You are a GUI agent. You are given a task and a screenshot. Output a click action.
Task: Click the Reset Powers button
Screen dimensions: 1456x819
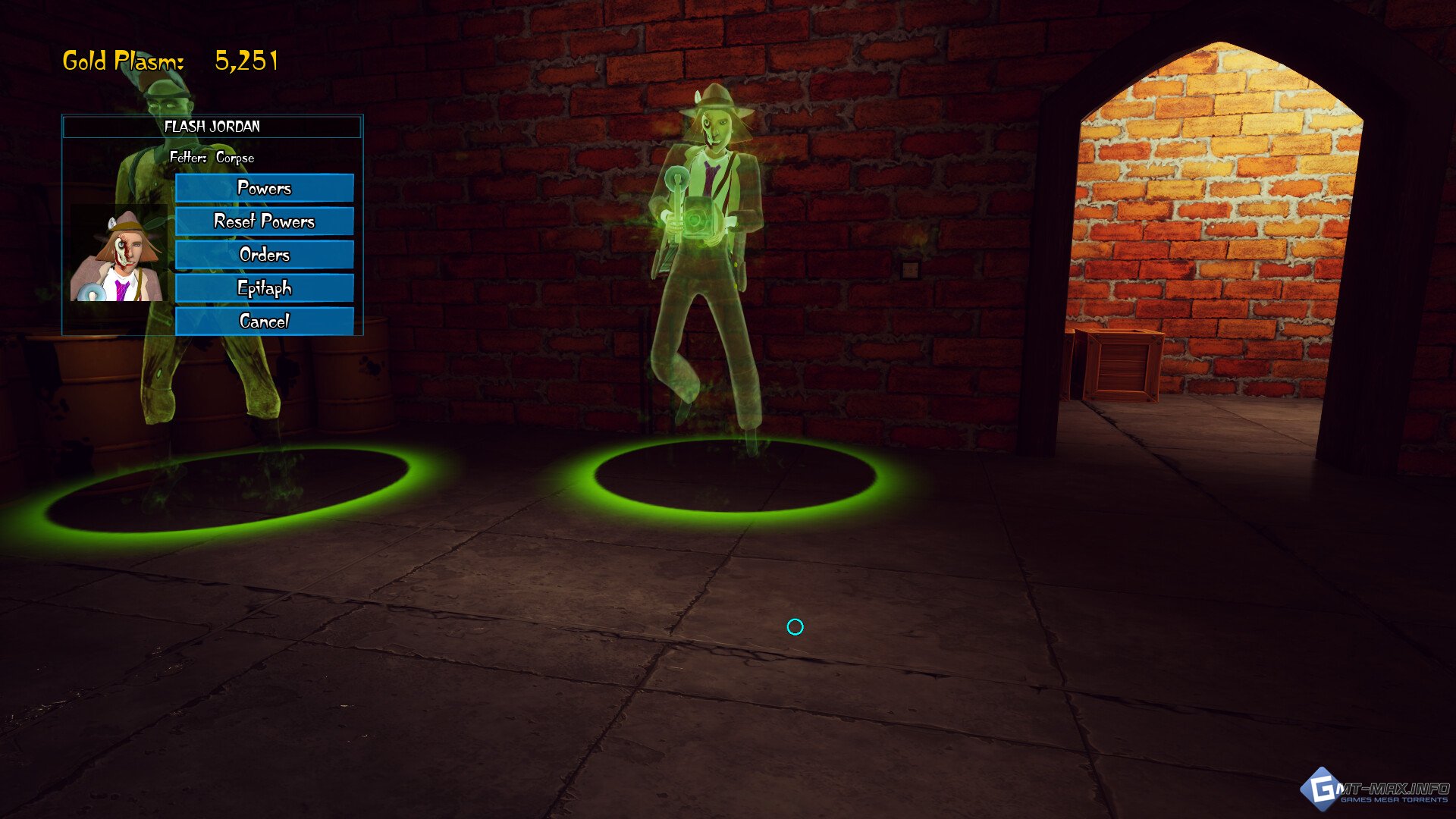[264, 221]
